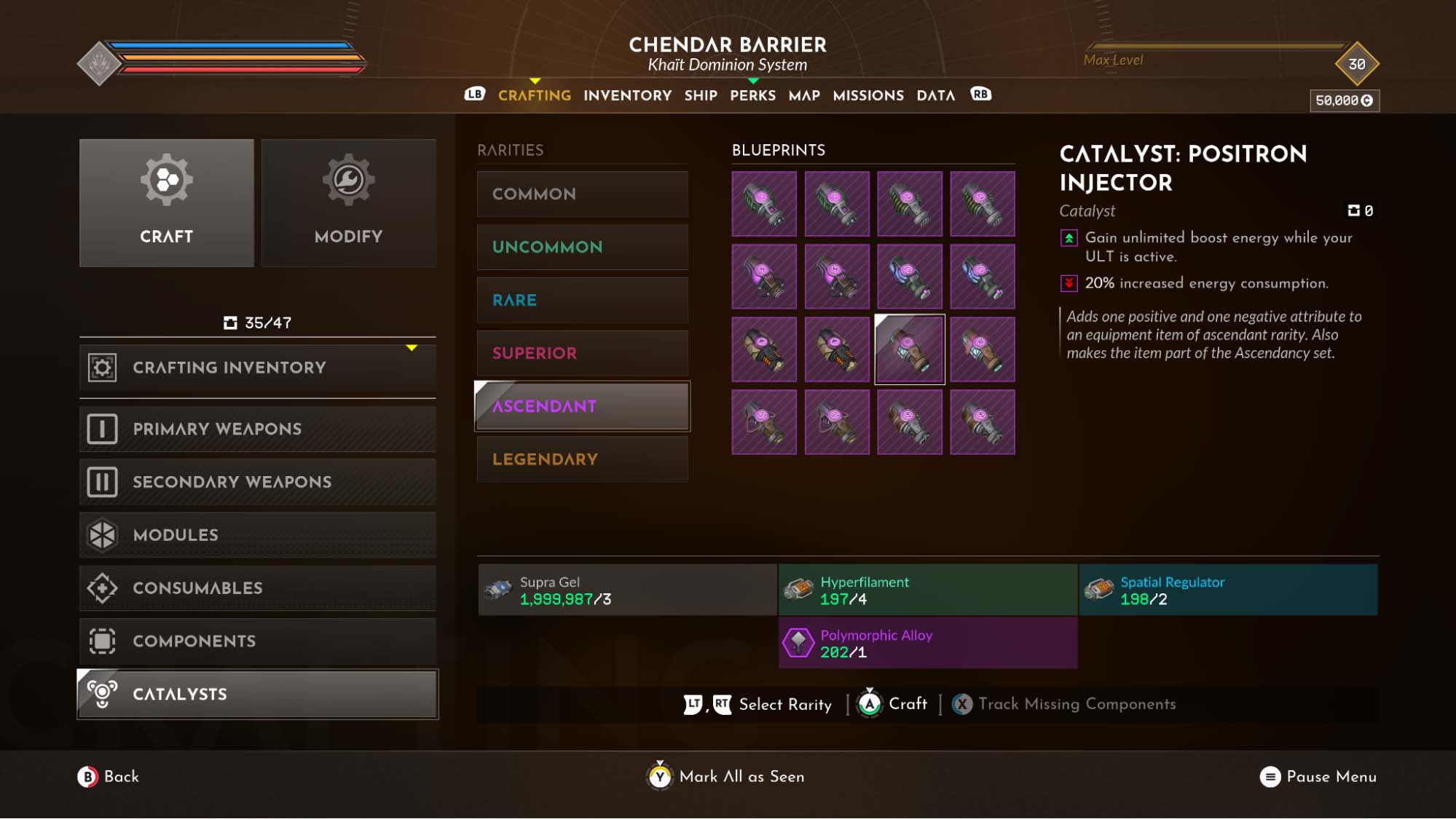Choose the Consumables category
Screen dimensions: 1456x819
[257, 588]
